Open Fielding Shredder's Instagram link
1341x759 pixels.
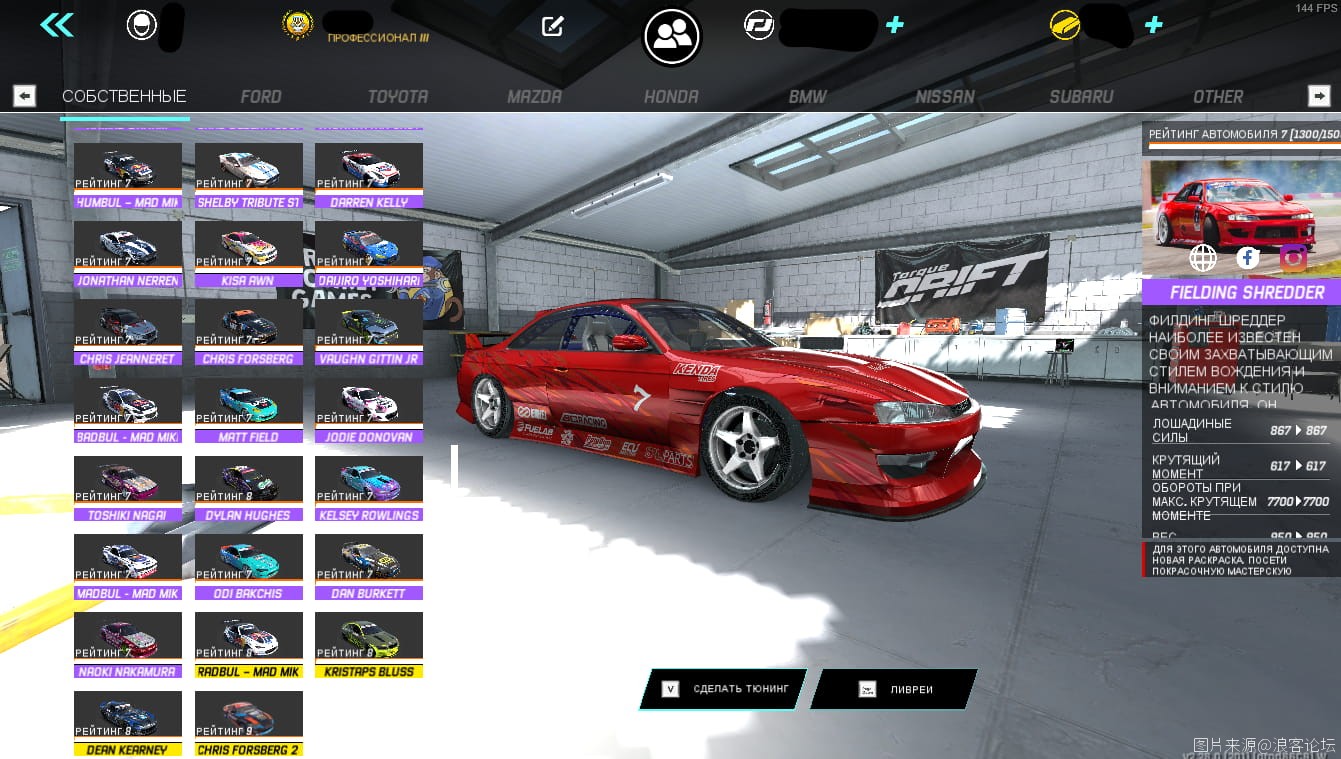coord(1293,259)
